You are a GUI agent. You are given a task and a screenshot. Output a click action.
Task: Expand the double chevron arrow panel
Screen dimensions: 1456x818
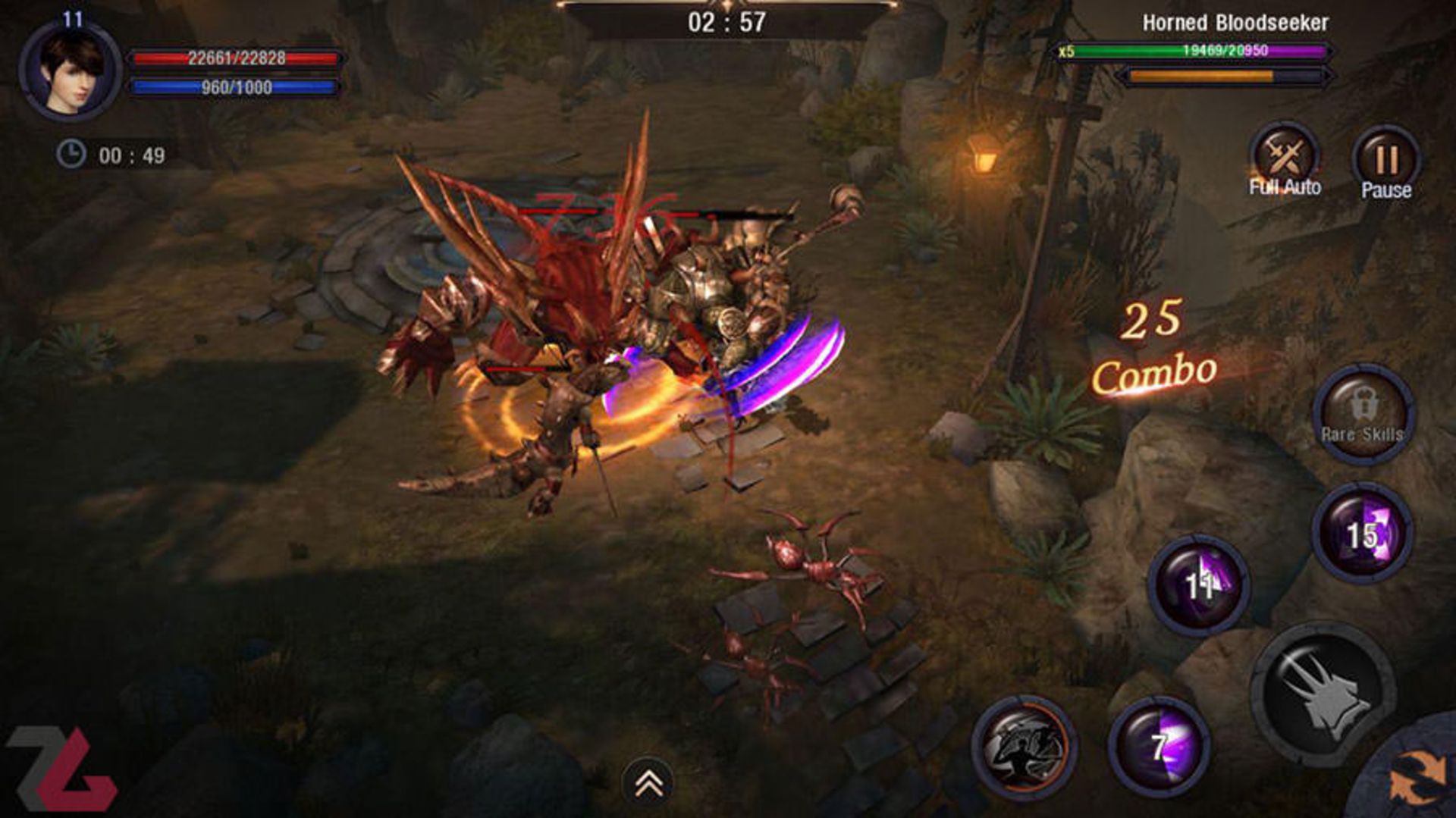[648, 784]
